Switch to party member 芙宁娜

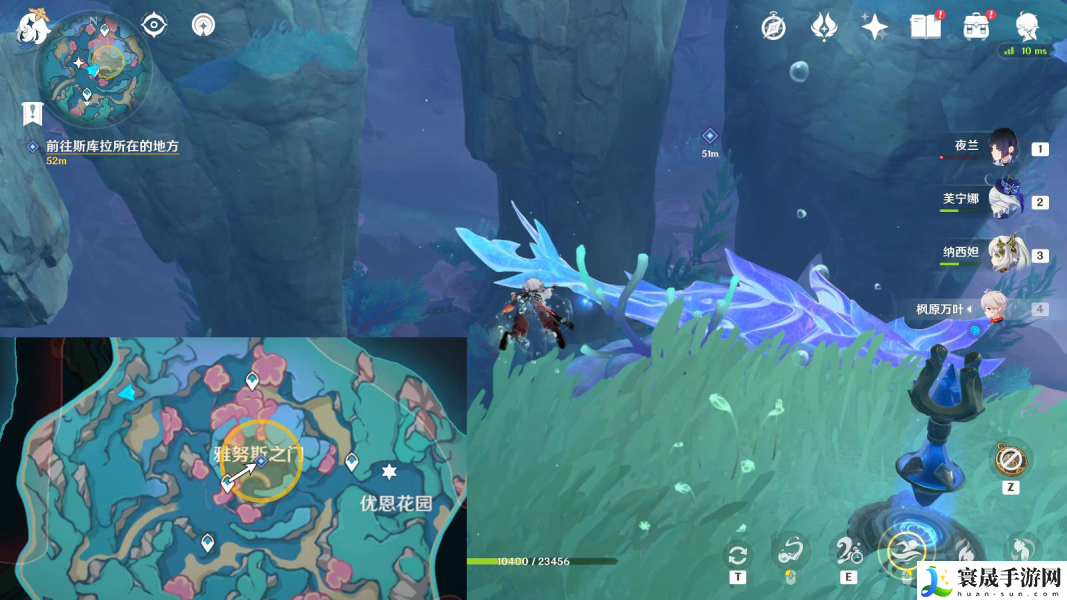click(1003, 201)
